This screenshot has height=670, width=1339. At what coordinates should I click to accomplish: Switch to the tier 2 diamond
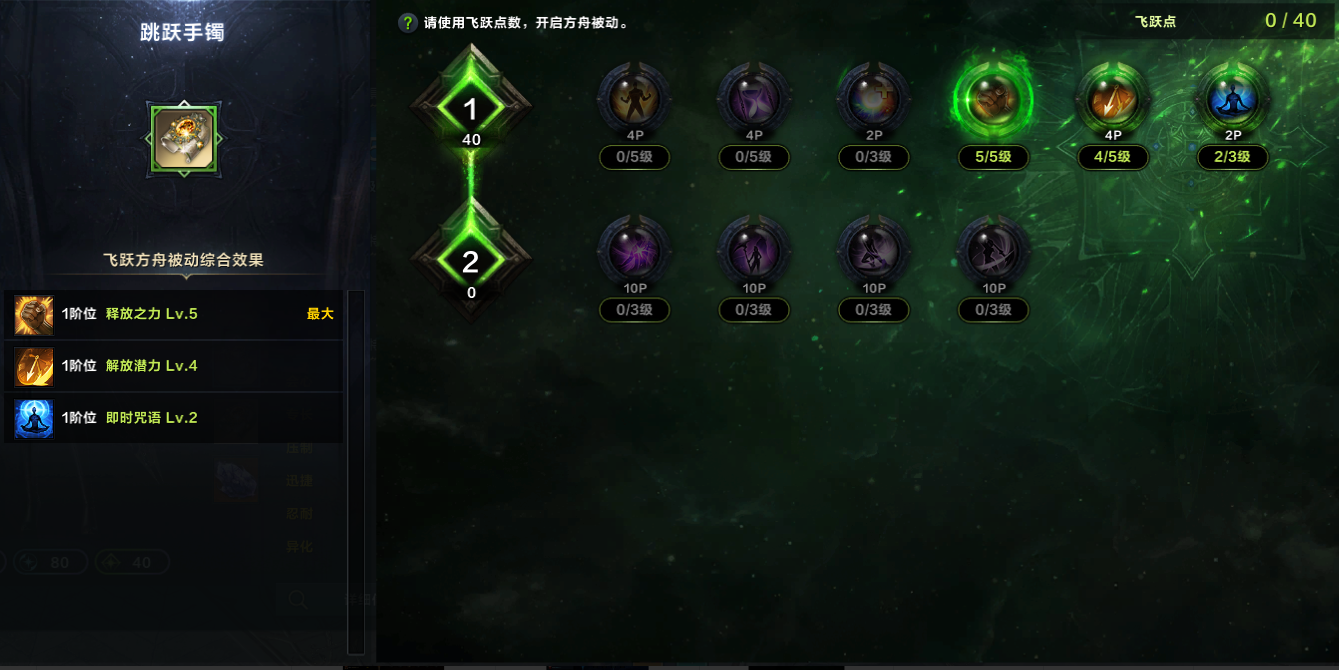tap(470, 262)
